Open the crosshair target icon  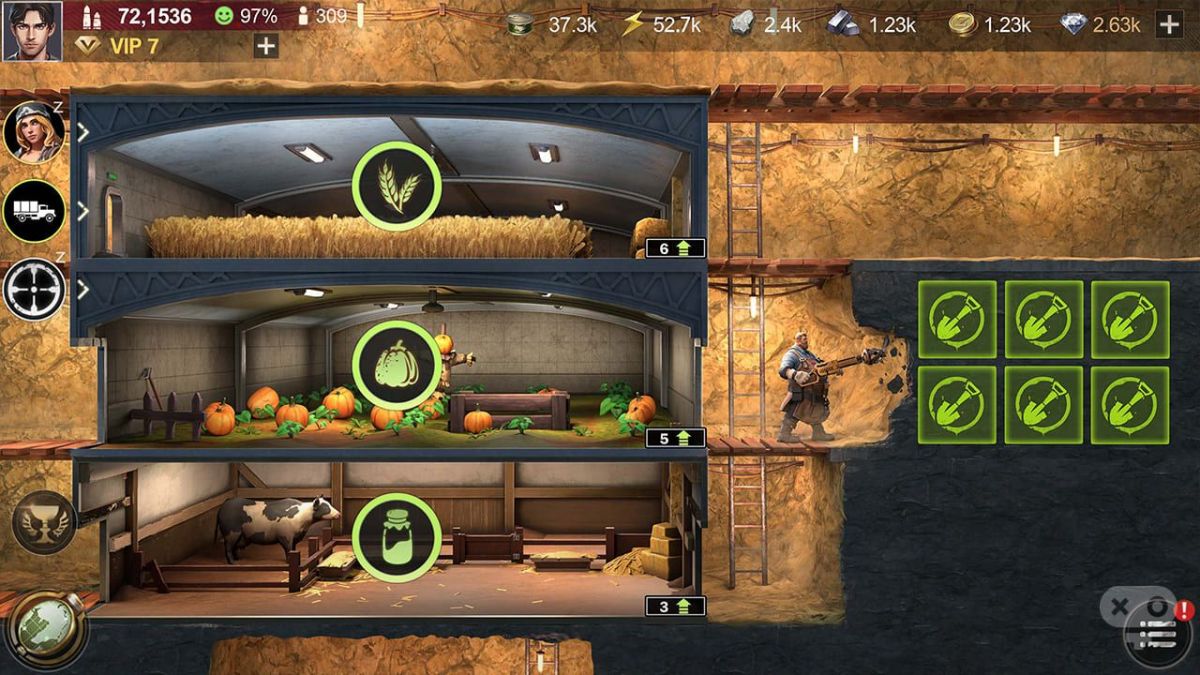[34, 289]
